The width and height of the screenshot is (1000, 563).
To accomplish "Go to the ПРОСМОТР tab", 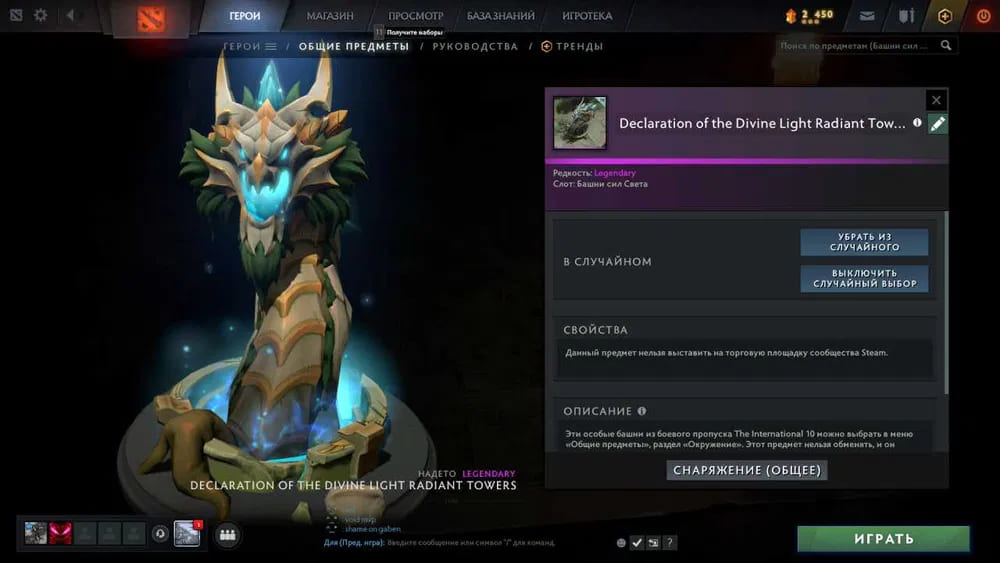I will [415, 16].
